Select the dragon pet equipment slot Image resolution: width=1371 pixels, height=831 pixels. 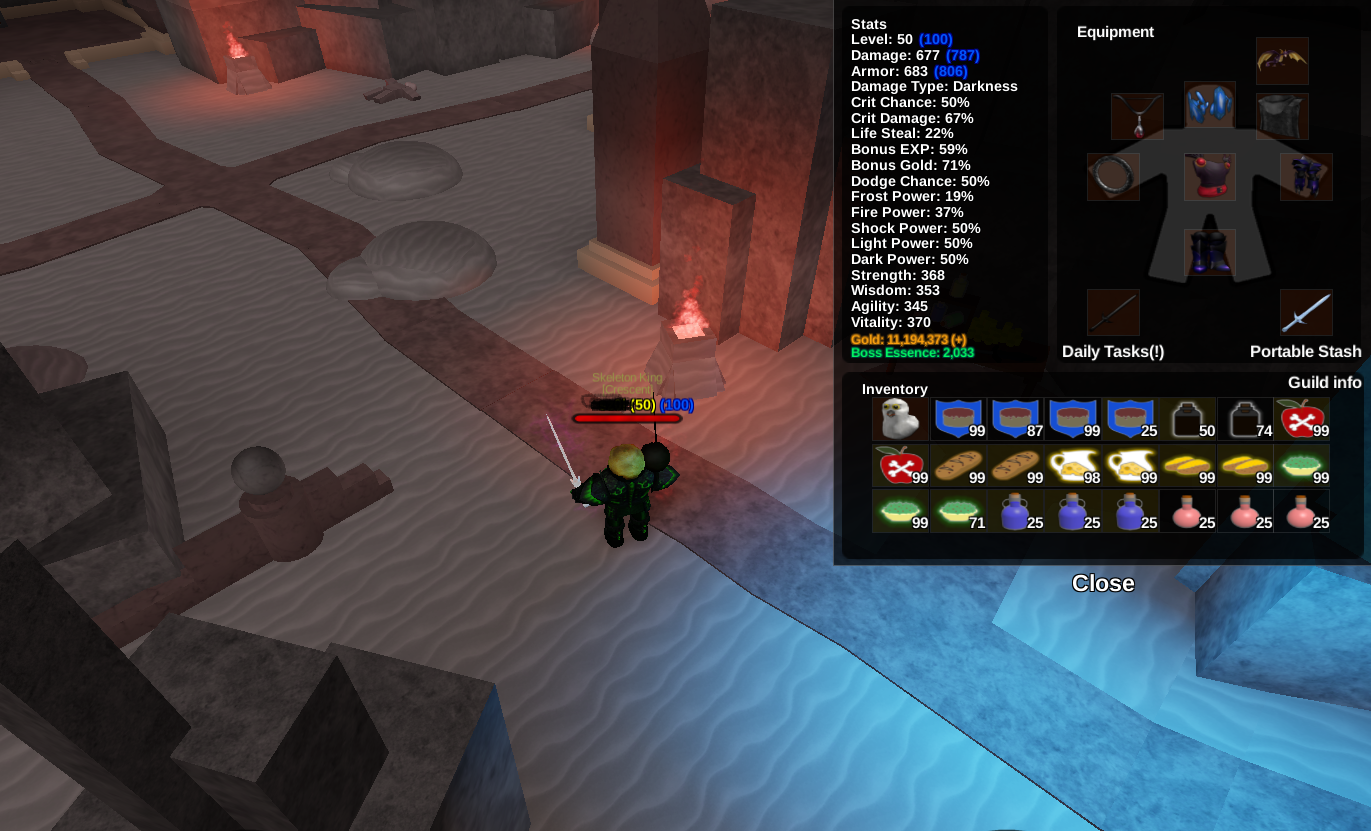point(1282,61)
